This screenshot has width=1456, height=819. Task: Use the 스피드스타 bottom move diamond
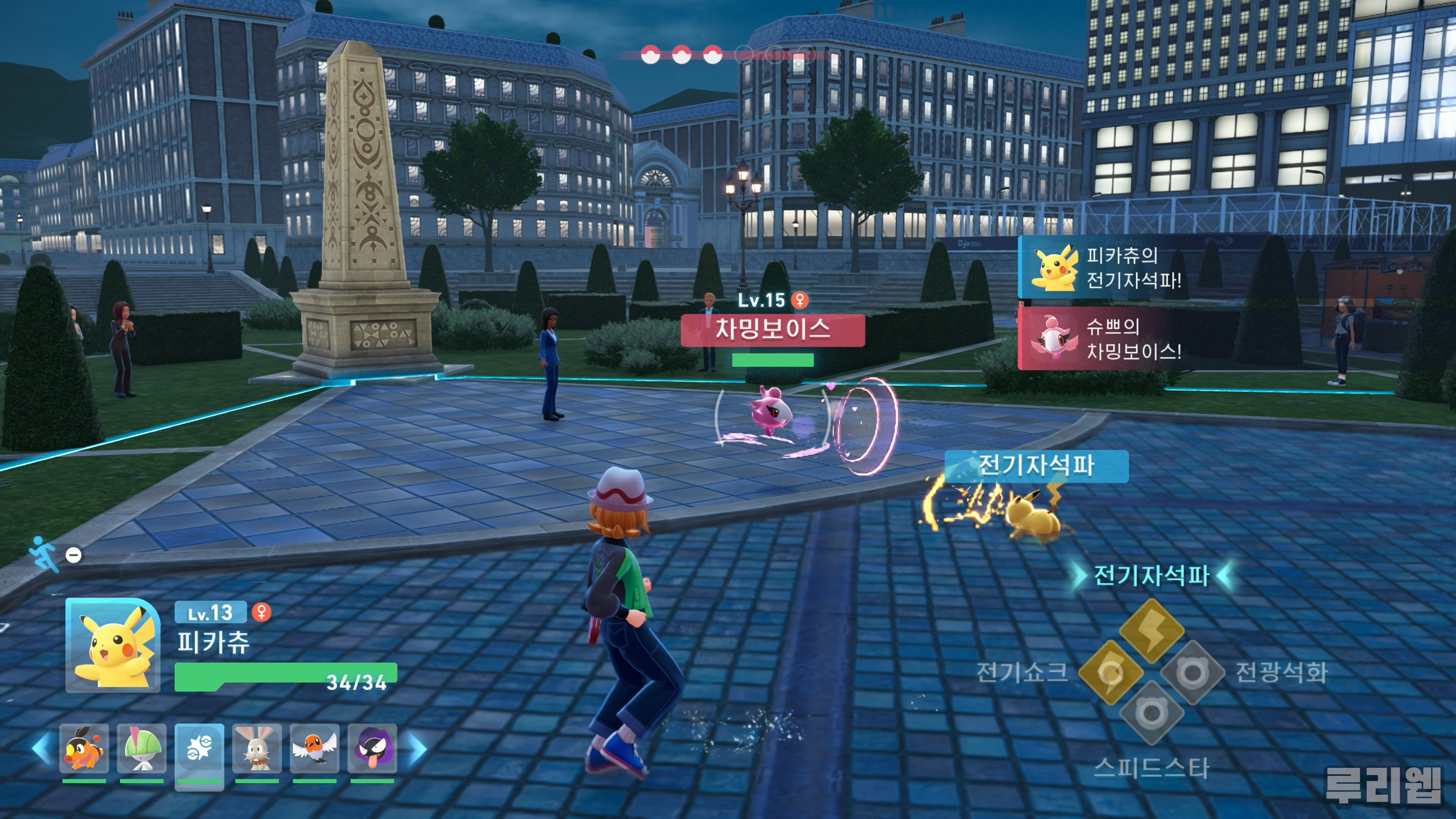[1152, 713]
